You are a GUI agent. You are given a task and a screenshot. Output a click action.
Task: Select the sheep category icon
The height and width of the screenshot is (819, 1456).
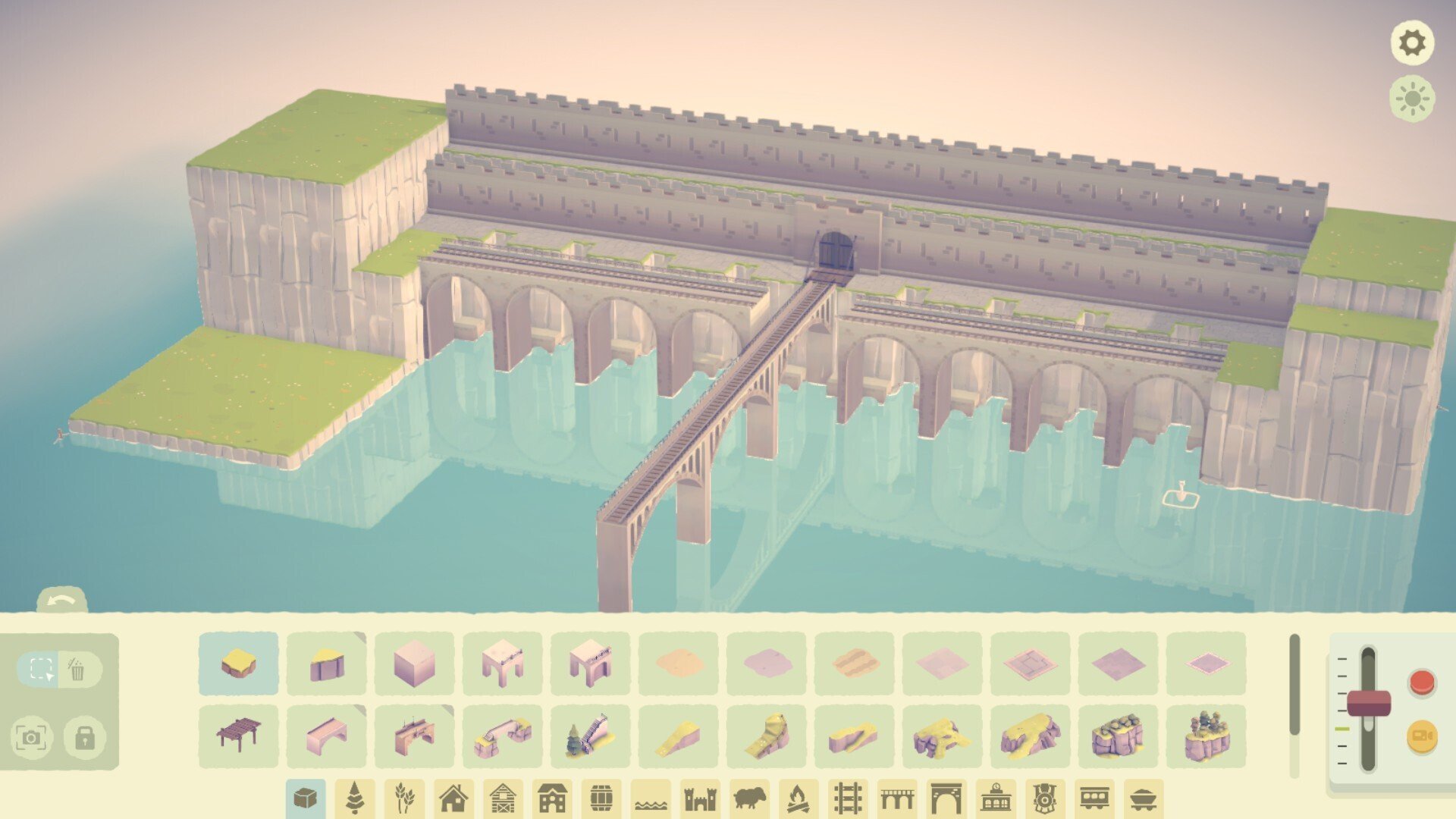click(x=751, y=797)
